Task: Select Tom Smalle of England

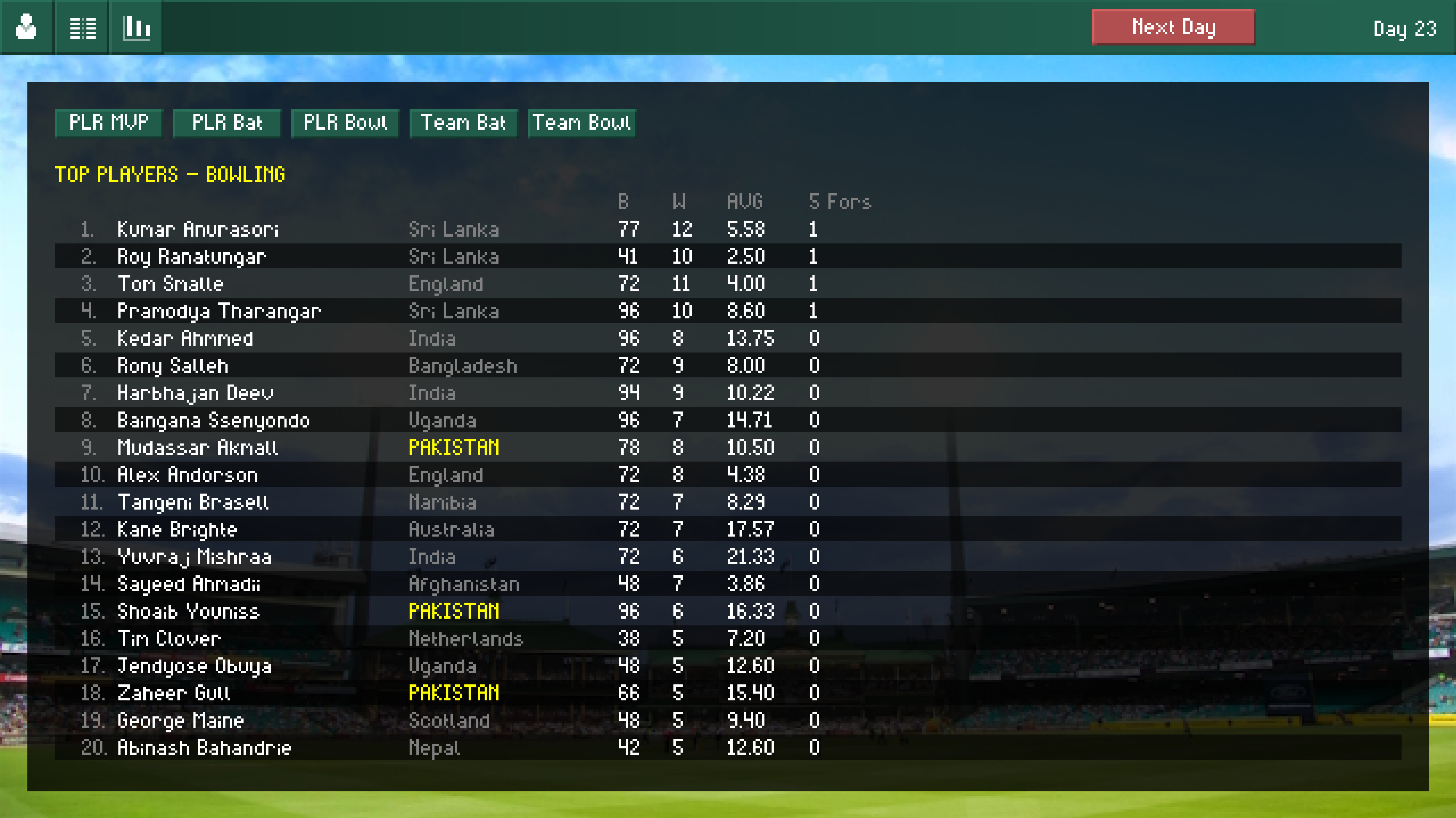Action: (170, 284)
